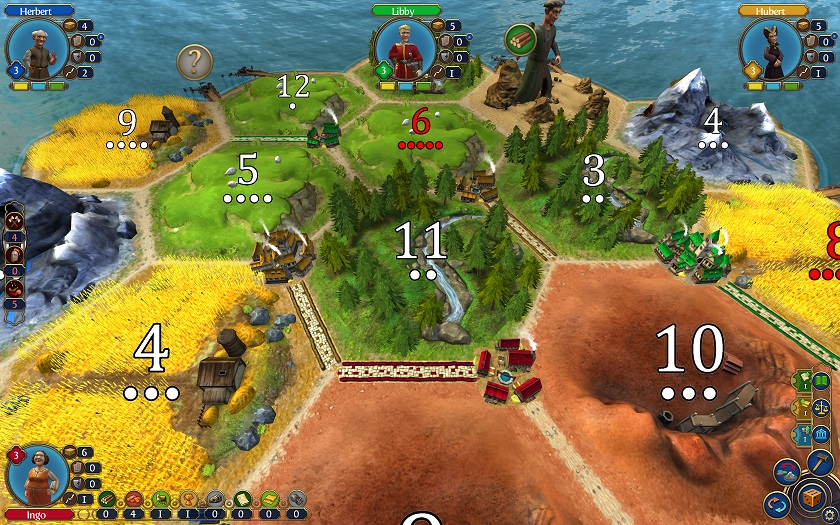Select the lumber resource icon

pos(107,499)
